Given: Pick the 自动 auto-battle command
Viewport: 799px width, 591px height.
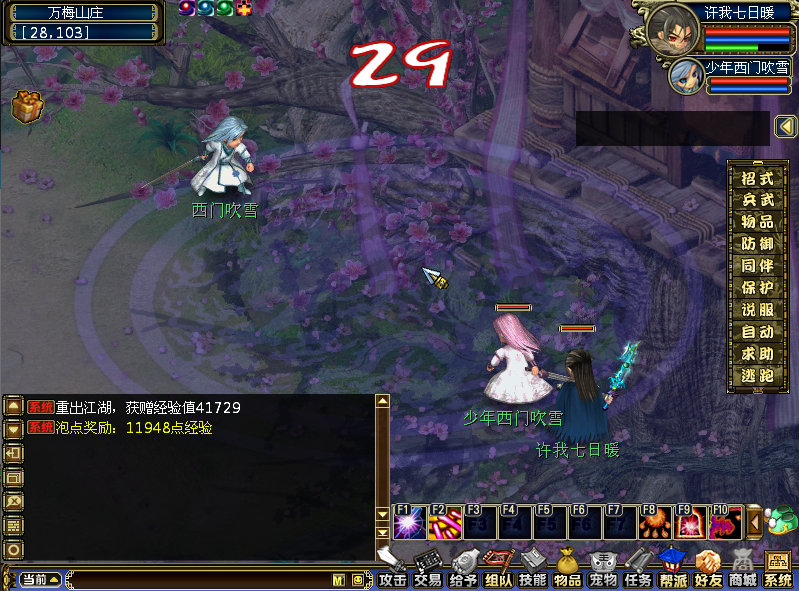Looking at the screenshot, I should click(757, 331).
